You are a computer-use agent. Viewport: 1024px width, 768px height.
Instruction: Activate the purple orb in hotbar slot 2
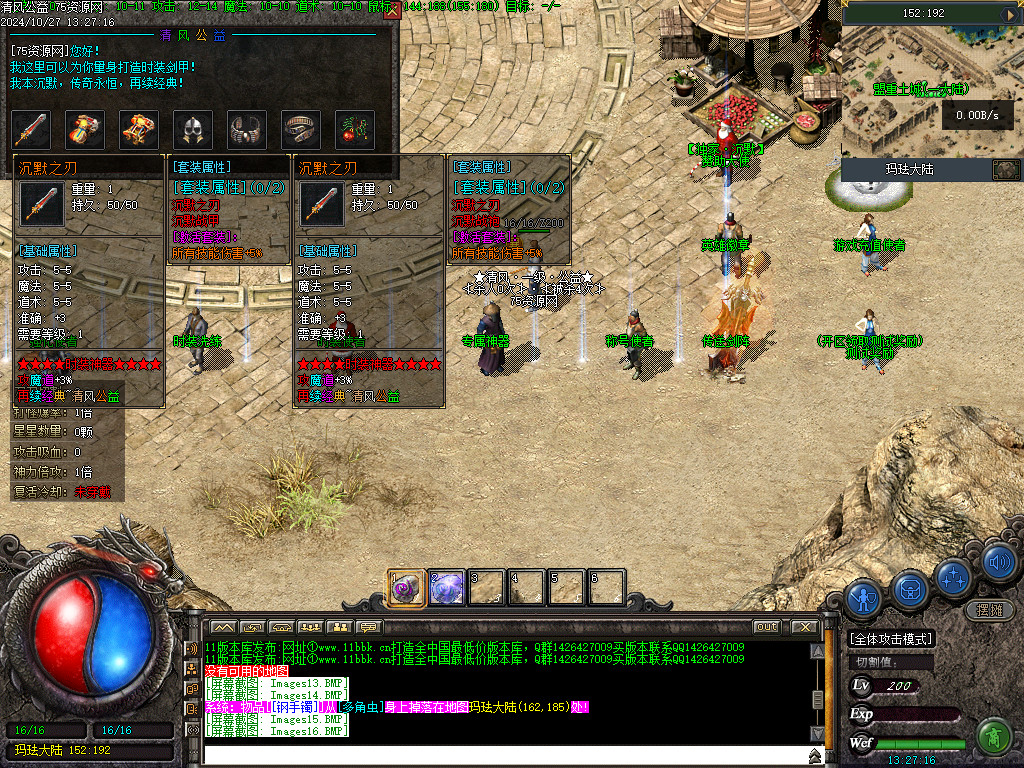point(447,588)
